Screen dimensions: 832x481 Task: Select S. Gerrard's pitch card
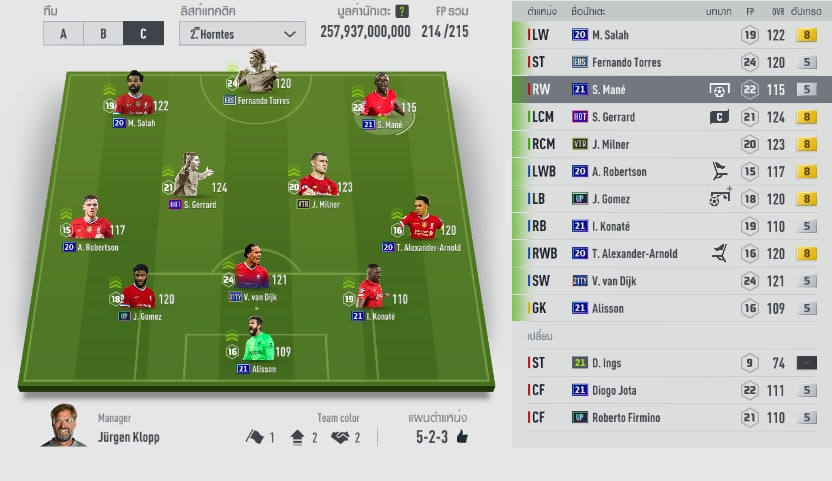tap(191, 180)
